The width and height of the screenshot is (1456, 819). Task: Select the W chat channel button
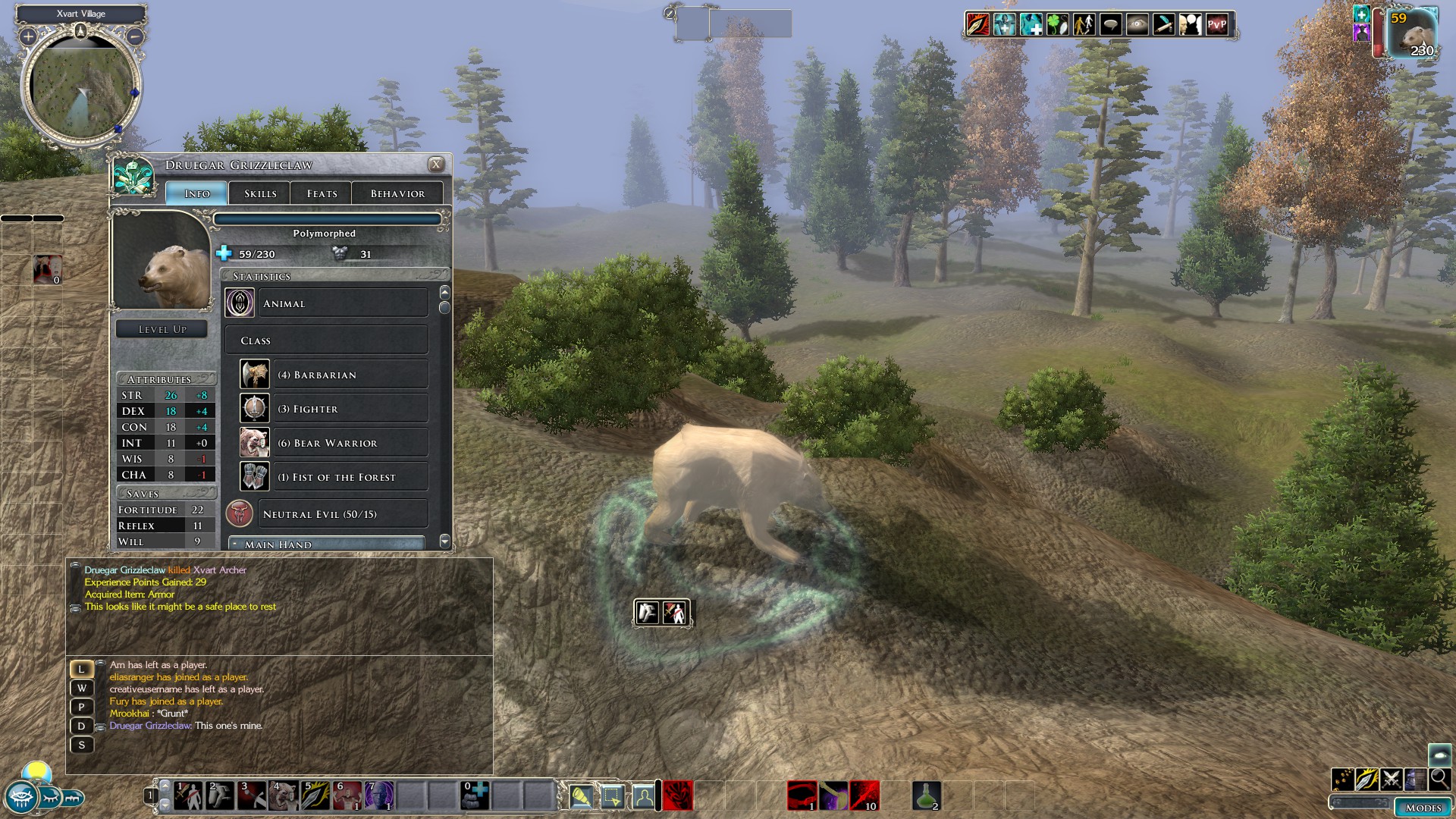[82, 688]
